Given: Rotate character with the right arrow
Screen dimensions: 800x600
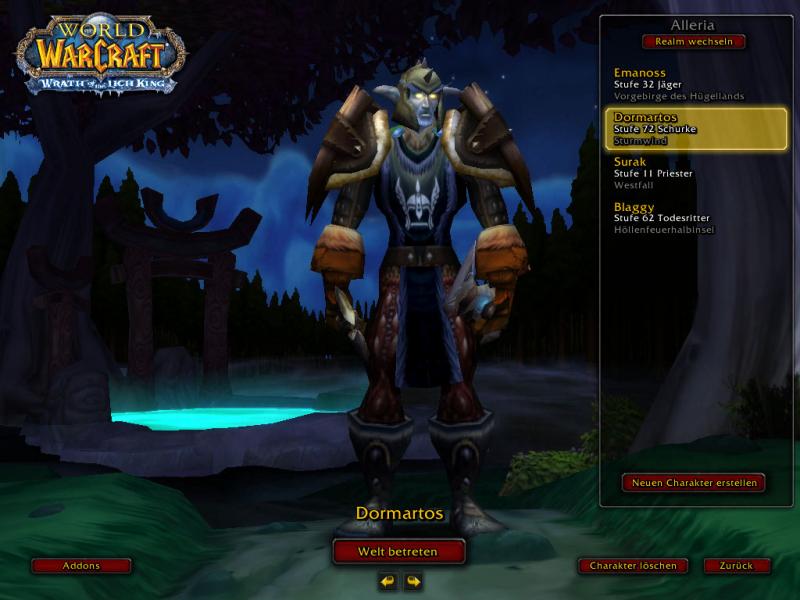Looking at the screenshot, I should pyautogui.click(x=412, y=581).
